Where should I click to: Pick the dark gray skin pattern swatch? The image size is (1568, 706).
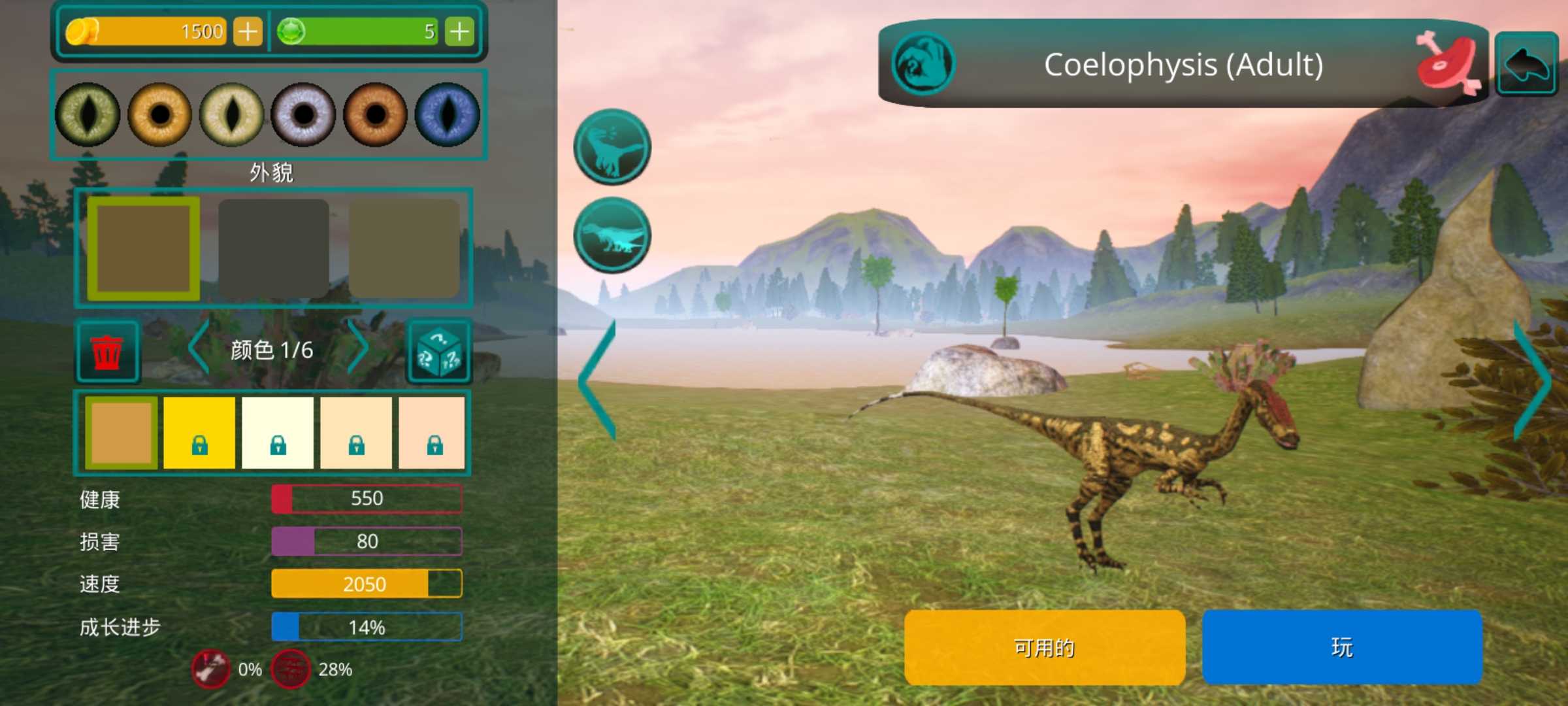tap(273, 248)
